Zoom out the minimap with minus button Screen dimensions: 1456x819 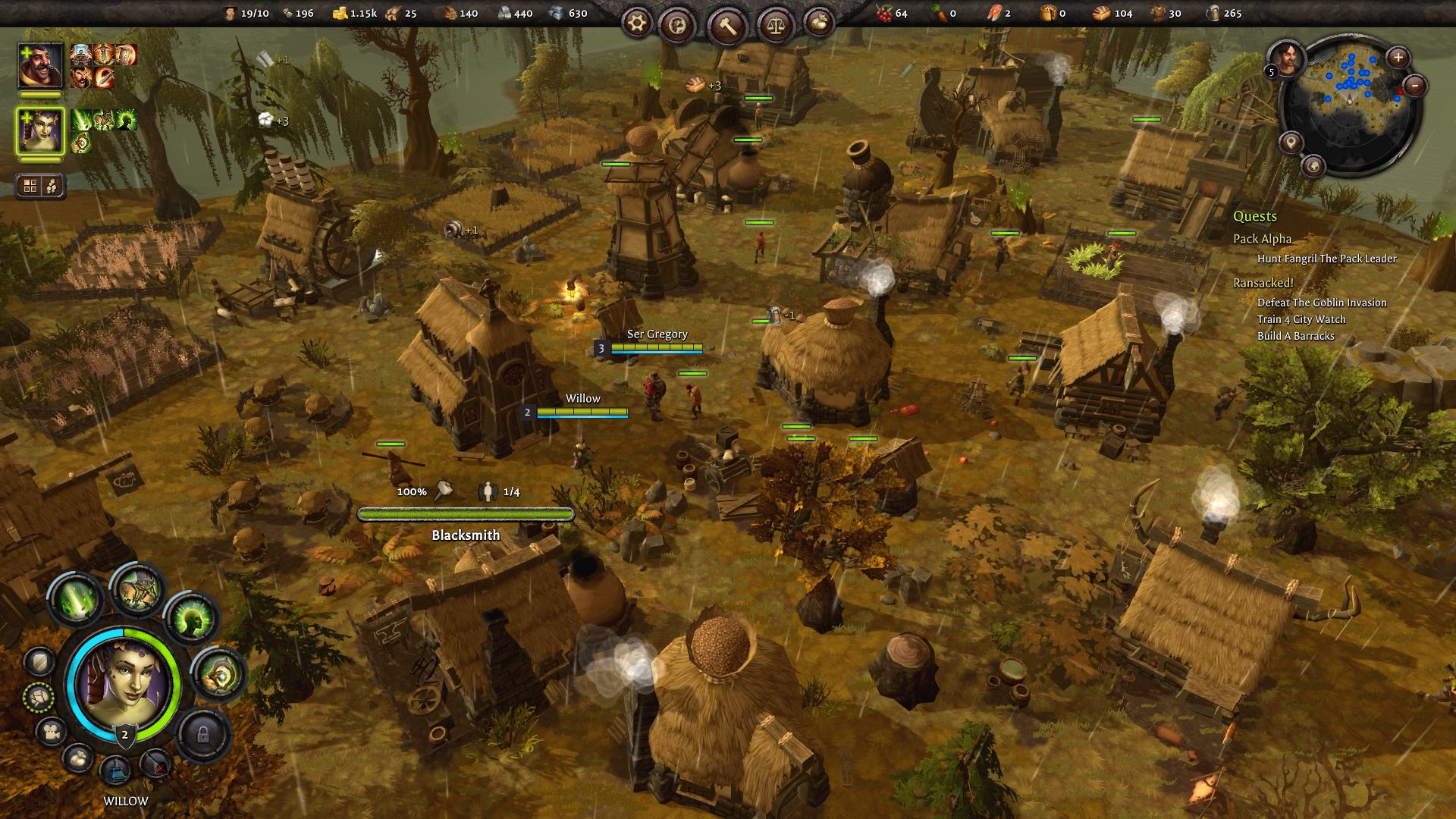pyautogui.click(x=1415, y=86)
